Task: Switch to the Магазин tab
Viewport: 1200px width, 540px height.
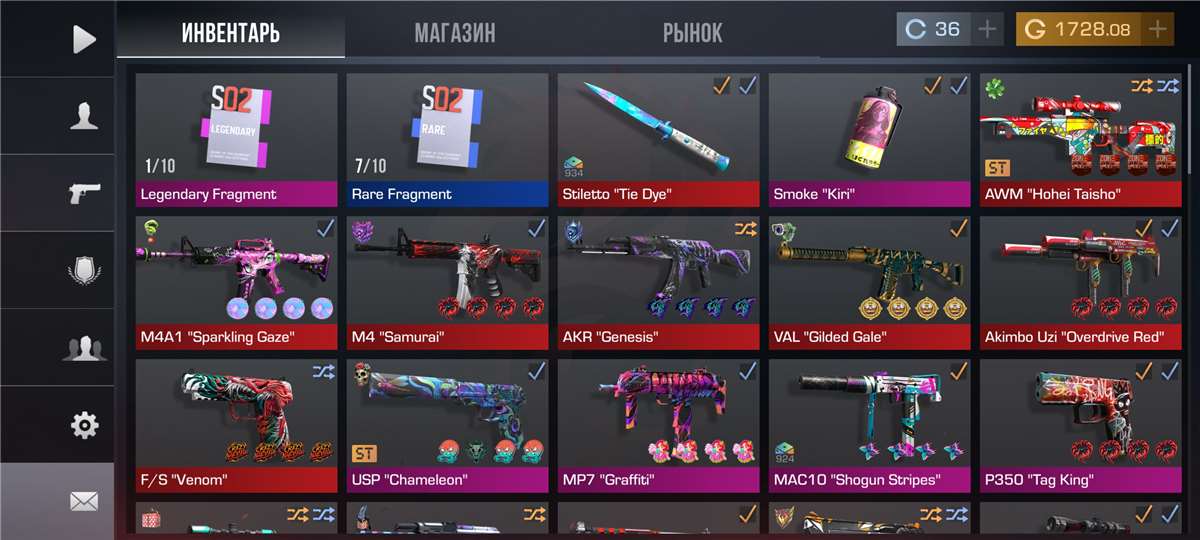Action: pyautogui.click(x=454, y=32)
